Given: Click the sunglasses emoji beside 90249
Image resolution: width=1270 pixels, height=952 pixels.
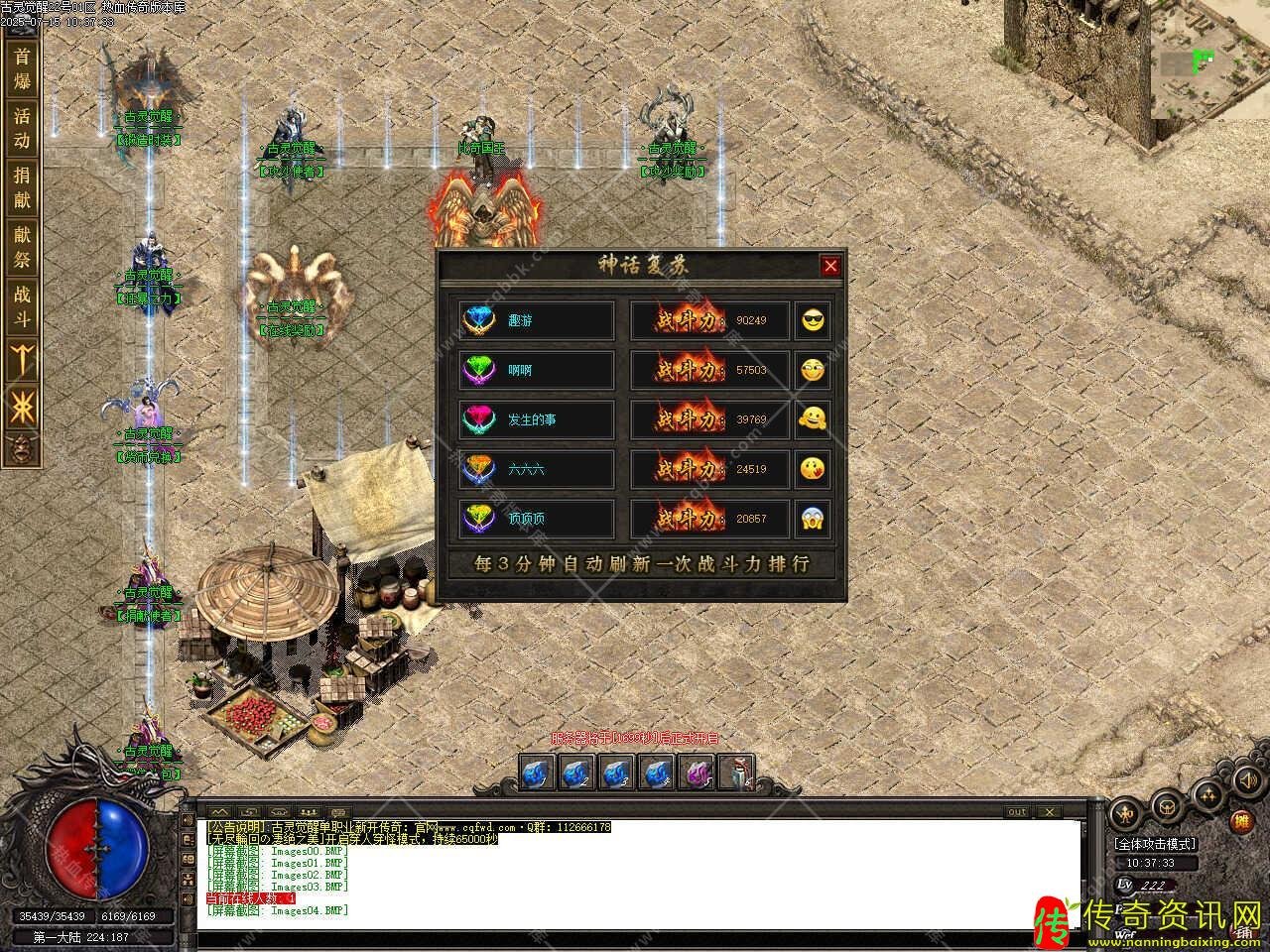Looking at the screenshot, I should coord(814,320).
